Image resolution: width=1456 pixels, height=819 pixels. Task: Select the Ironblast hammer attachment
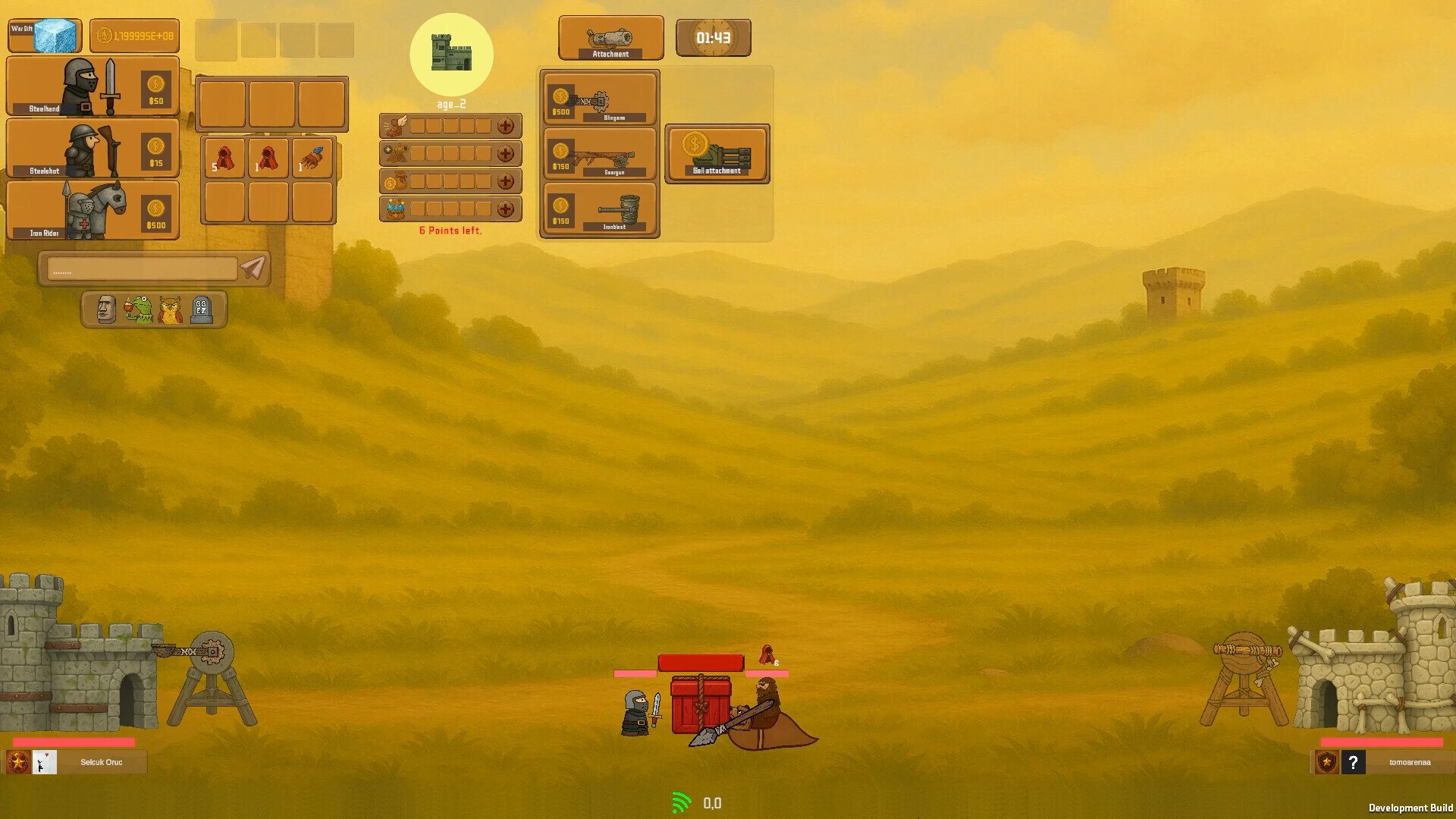pos(600,209)
